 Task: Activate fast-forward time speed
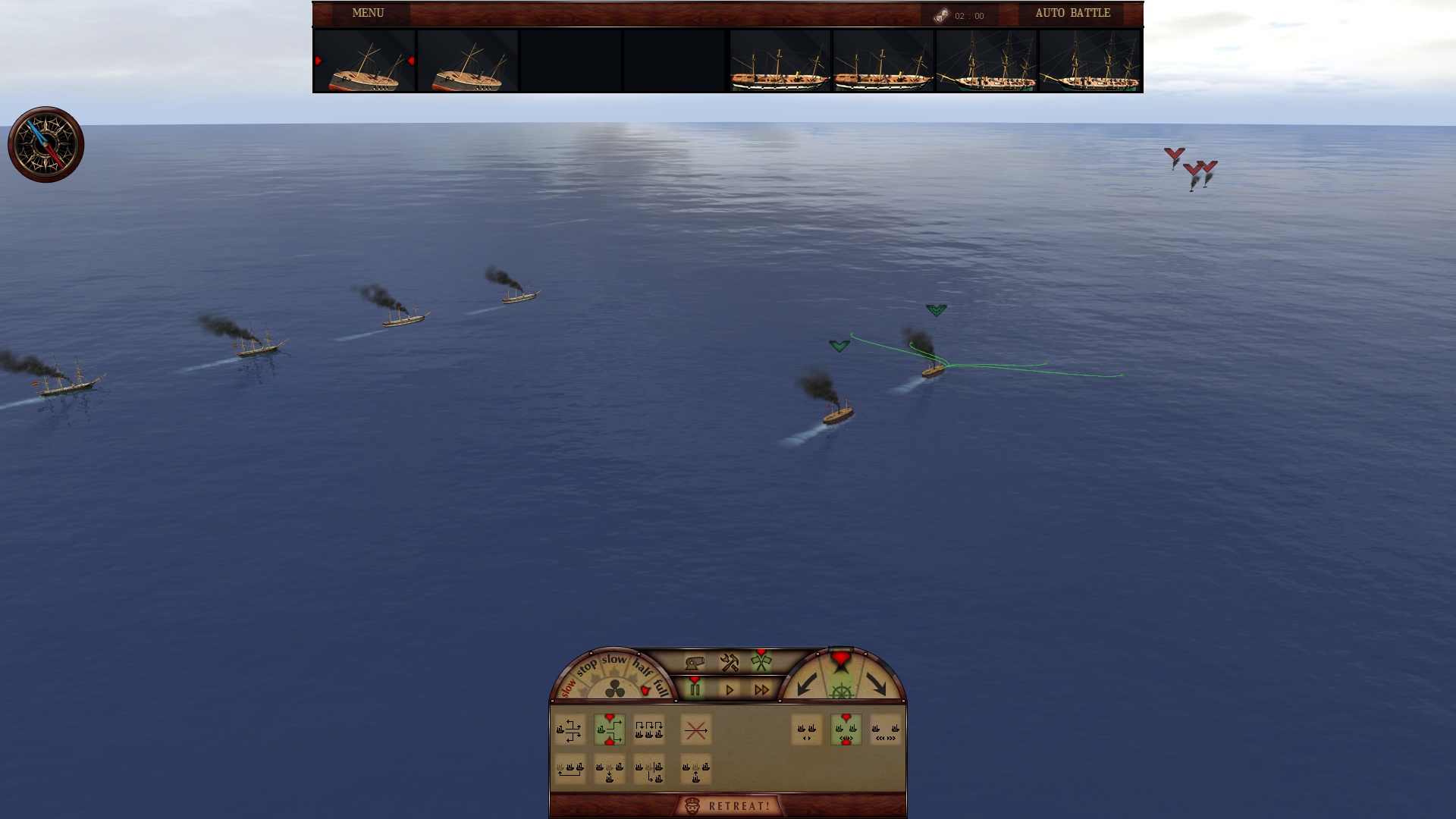(762, 689)
